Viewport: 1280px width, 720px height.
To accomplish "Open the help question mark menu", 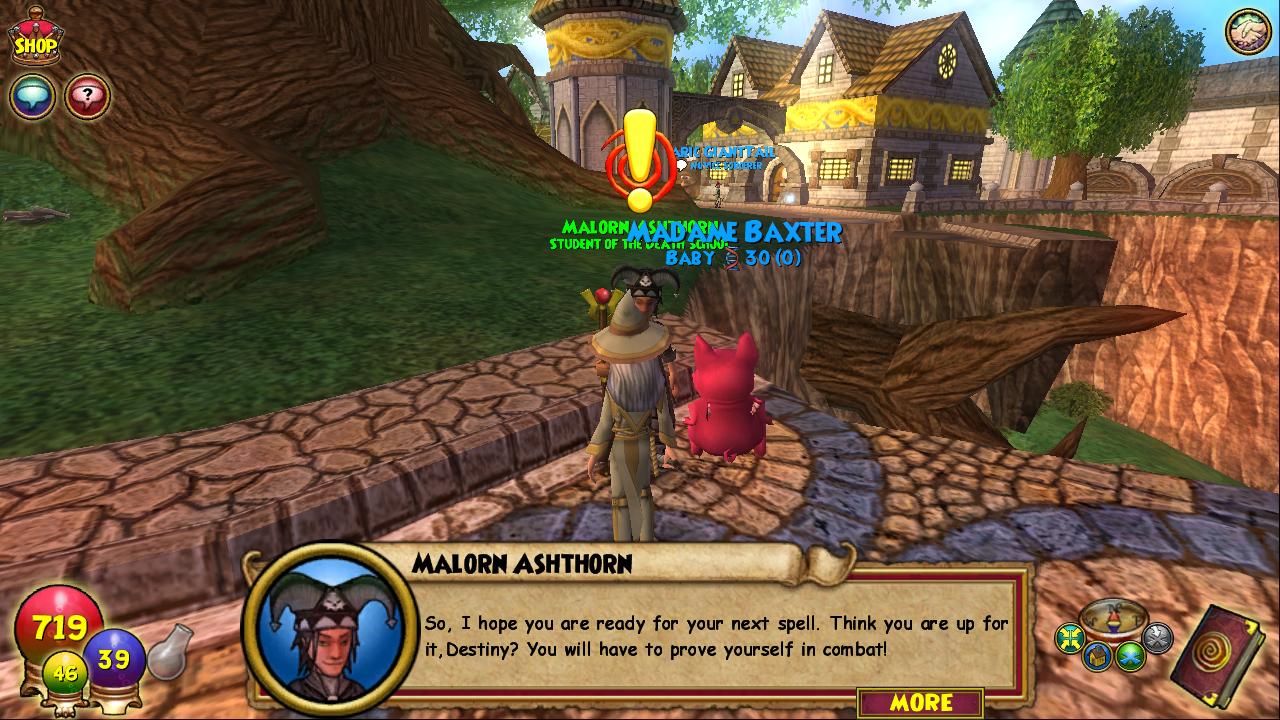I will pyautogui.click(x=88, y=97).
